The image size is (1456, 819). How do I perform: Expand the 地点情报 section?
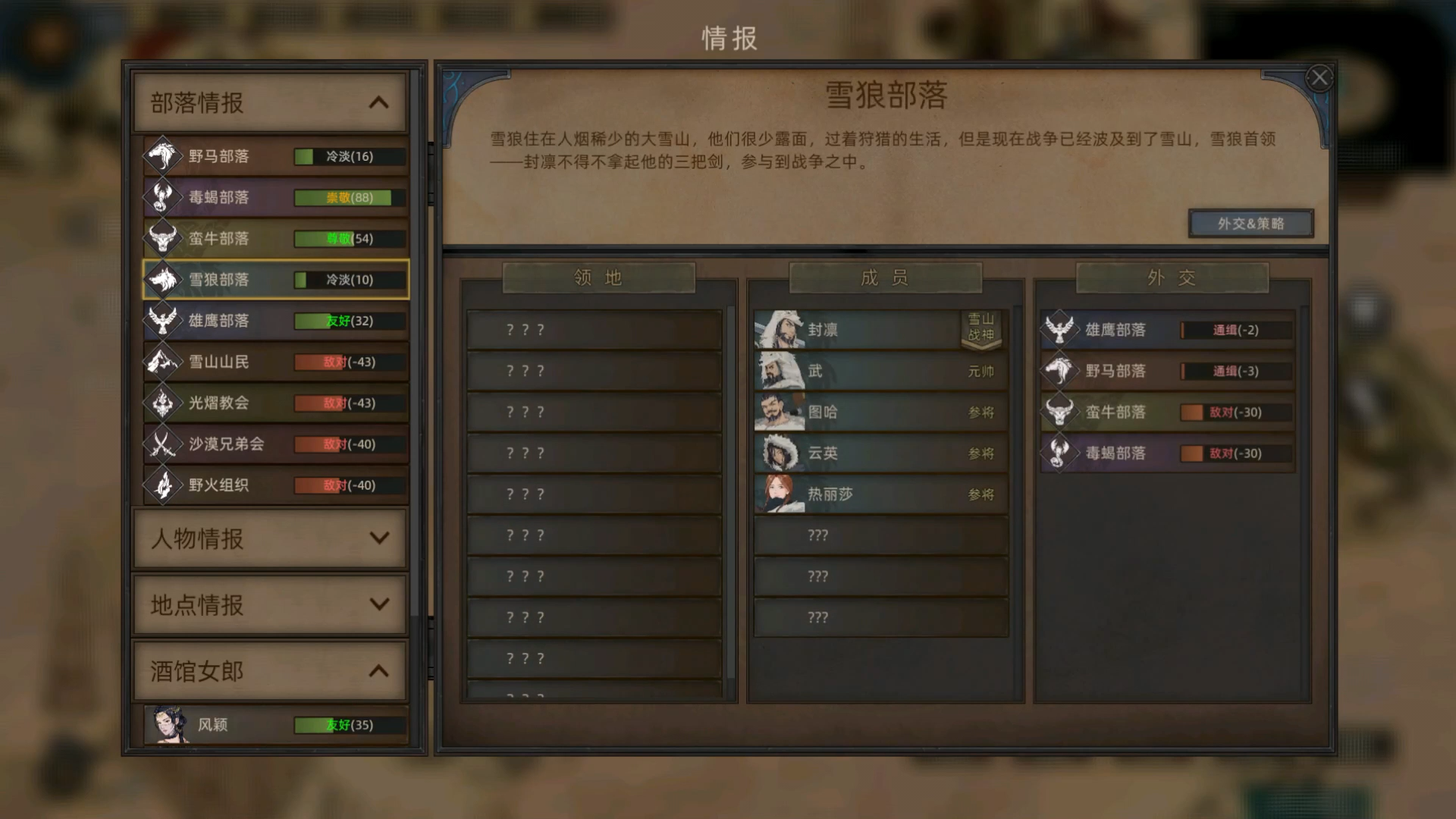coord(269,605)
